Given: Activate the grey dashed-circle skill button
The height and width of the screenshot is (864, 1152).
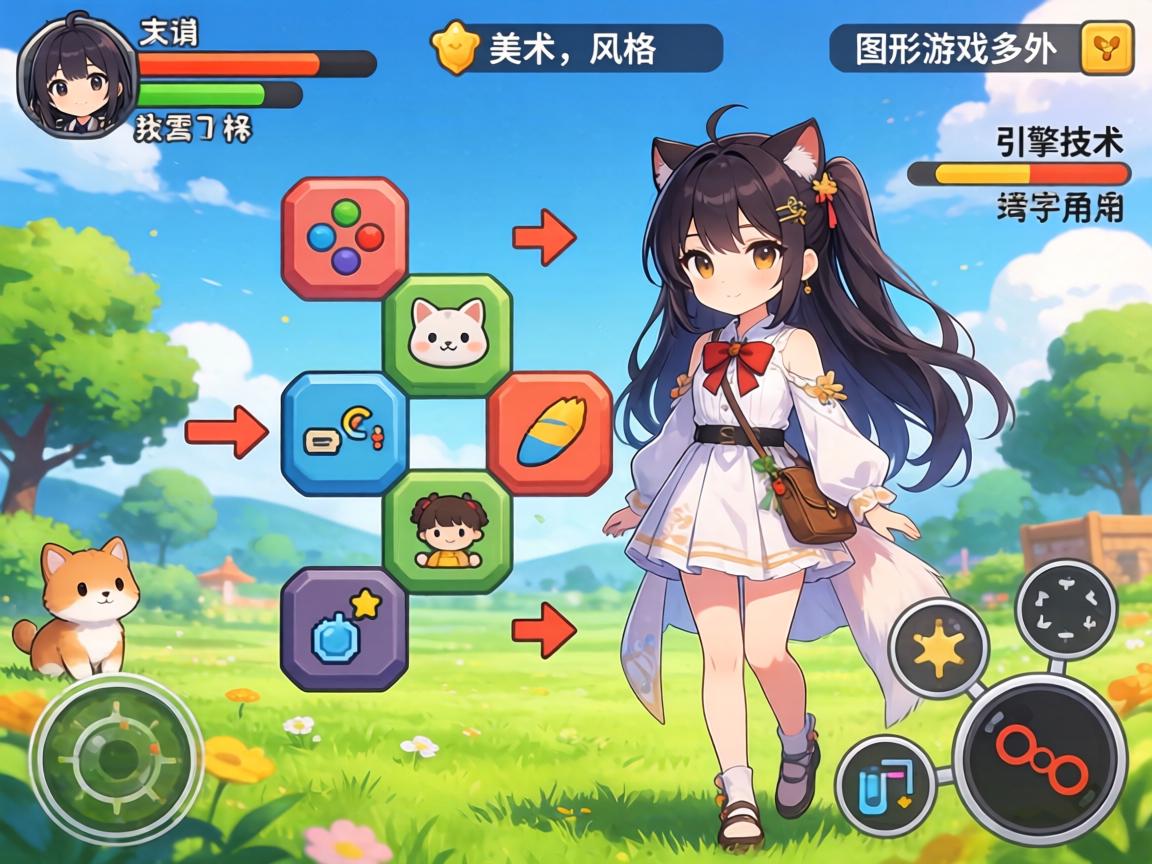Looking at the screenshot, I should point(1066,608).
